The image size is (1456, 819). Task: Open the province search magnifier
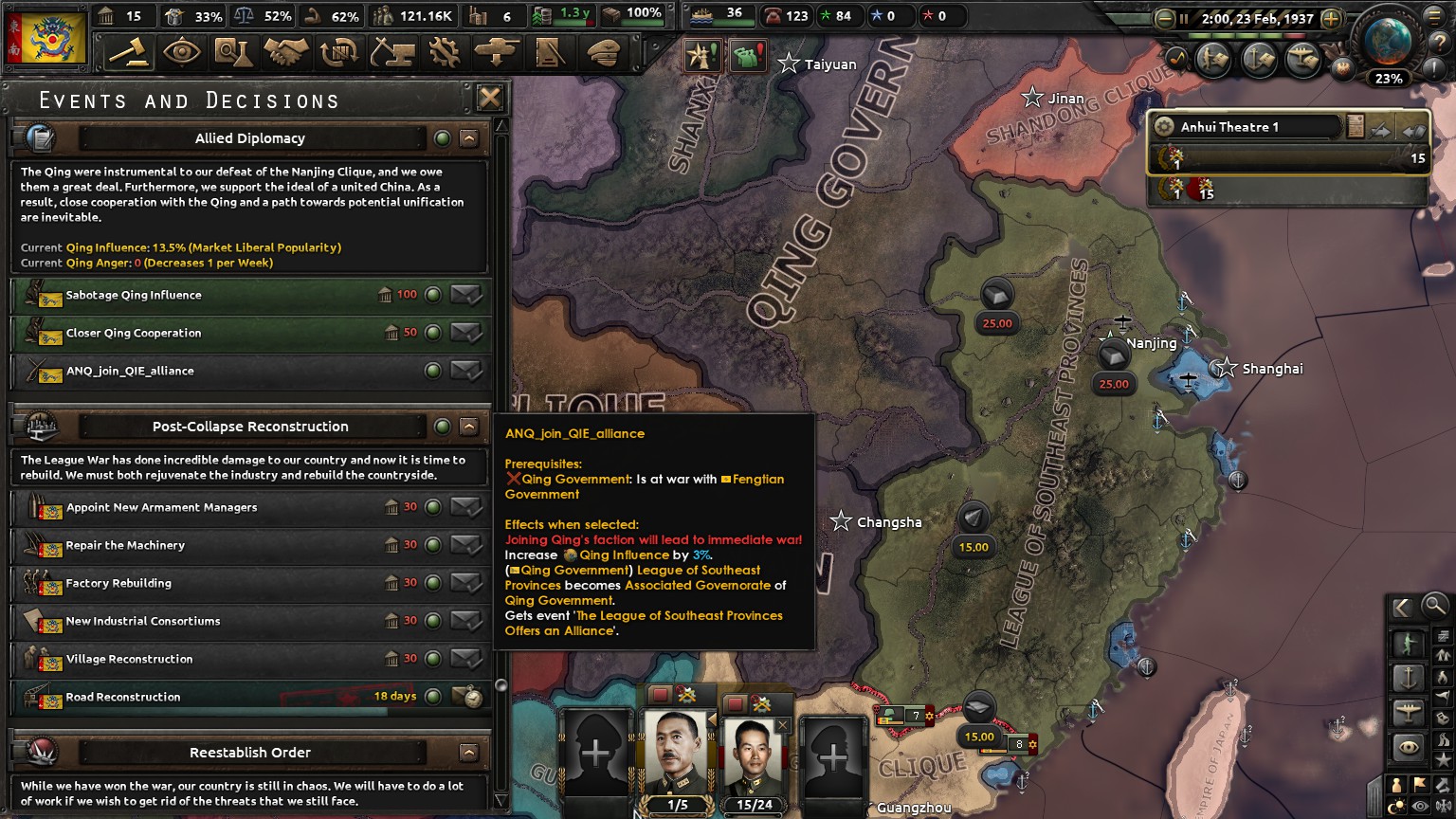[x=1434, y=607]
